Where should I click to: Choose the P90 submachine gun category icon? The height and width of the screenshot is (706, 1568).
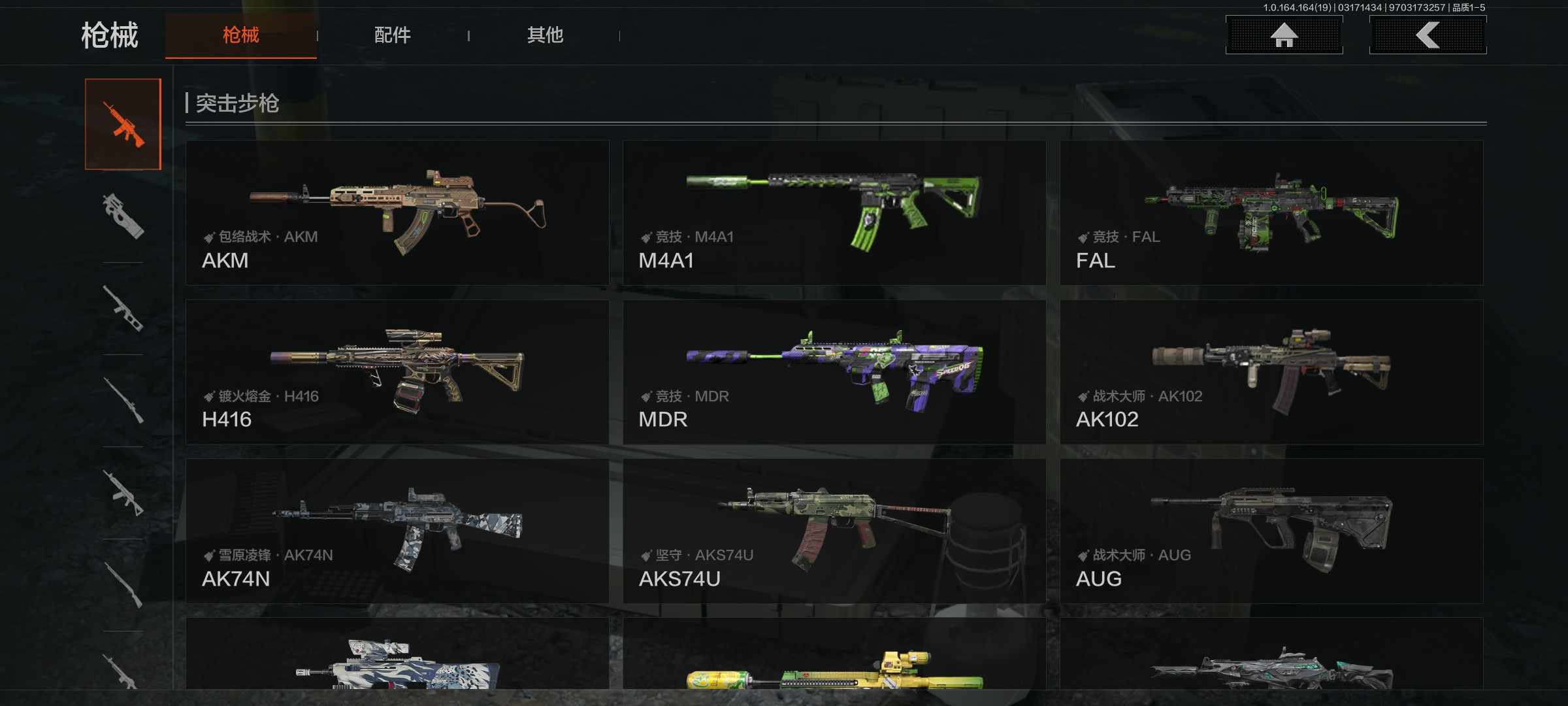pos(123,216)
